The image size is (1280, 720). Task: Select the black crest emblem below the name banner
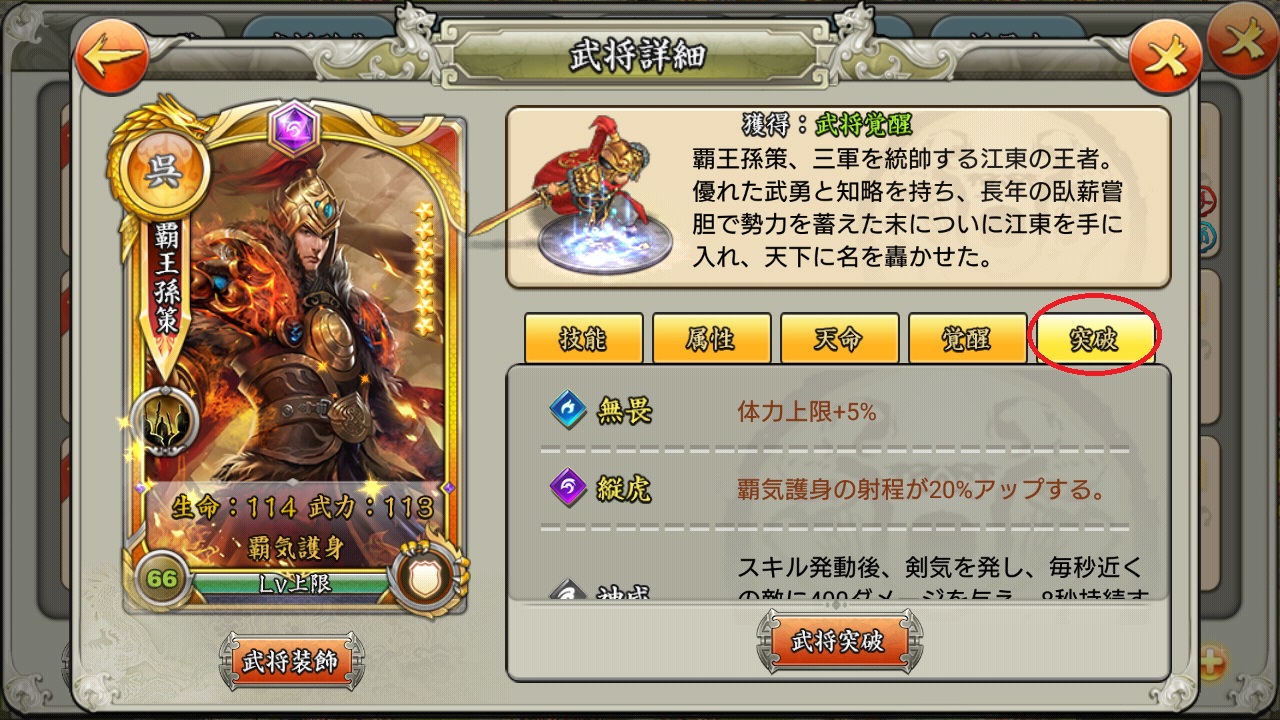point(169,422)
